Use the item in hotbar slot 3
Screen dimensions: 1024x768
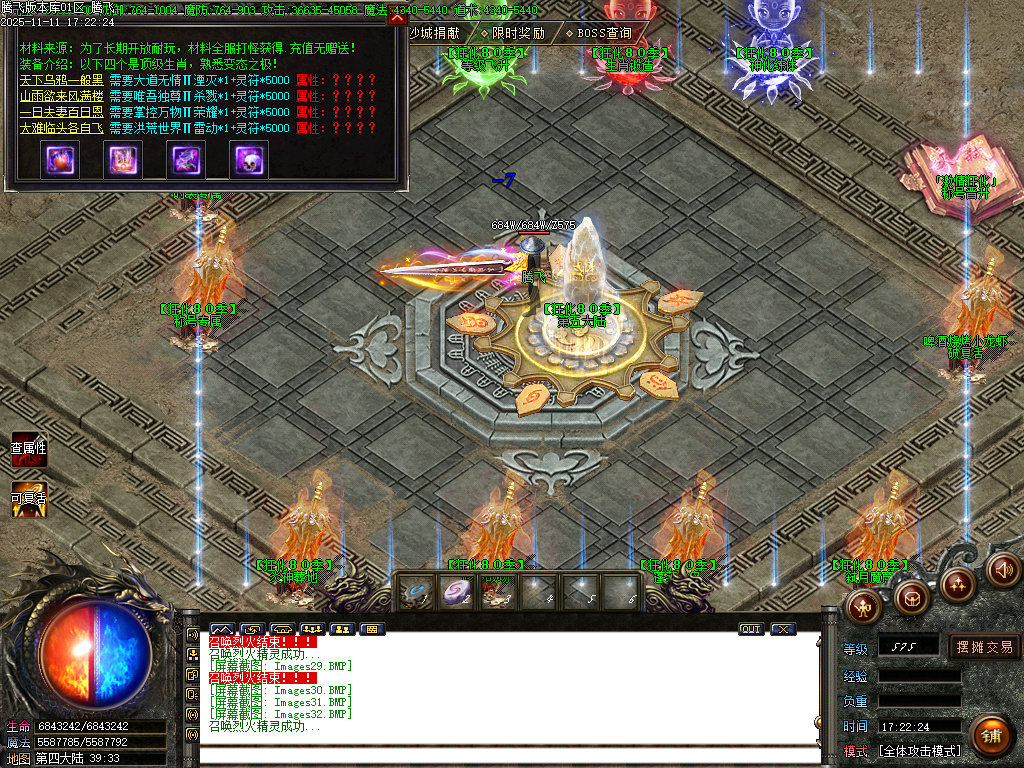[x=498, y=592]
